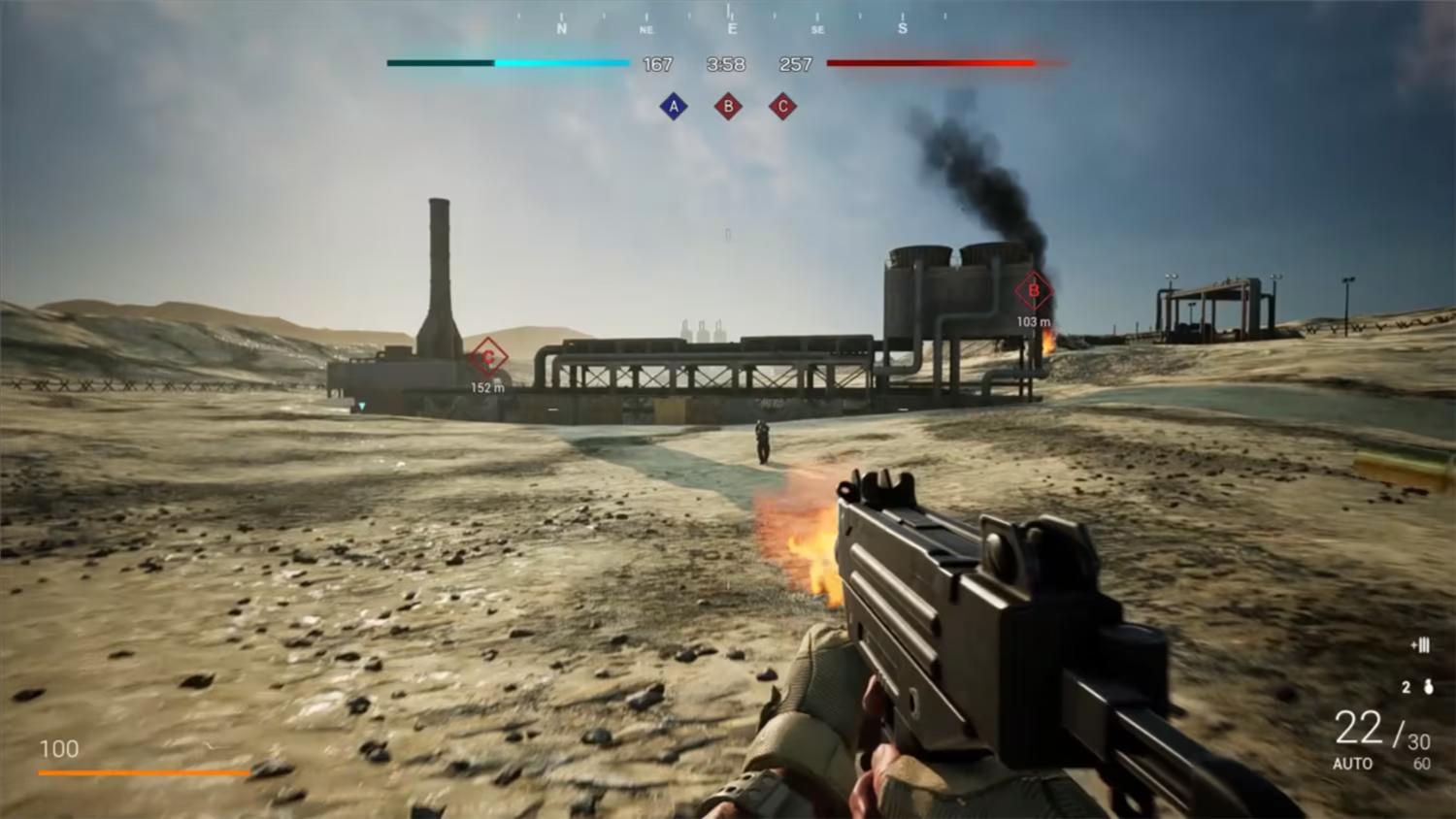Viewport: 1456px width, 819px height.
Task: Click the N heading on the compass
Action: coord(561,28)
